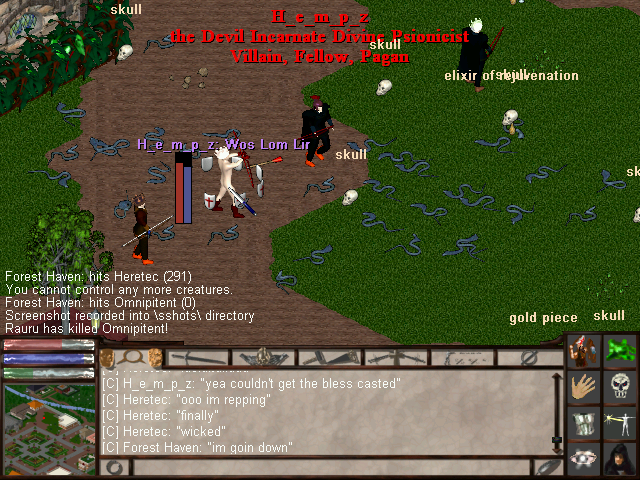Choose the sword toolbar slot
Screen dimensions: 640x480
point(198,357)
